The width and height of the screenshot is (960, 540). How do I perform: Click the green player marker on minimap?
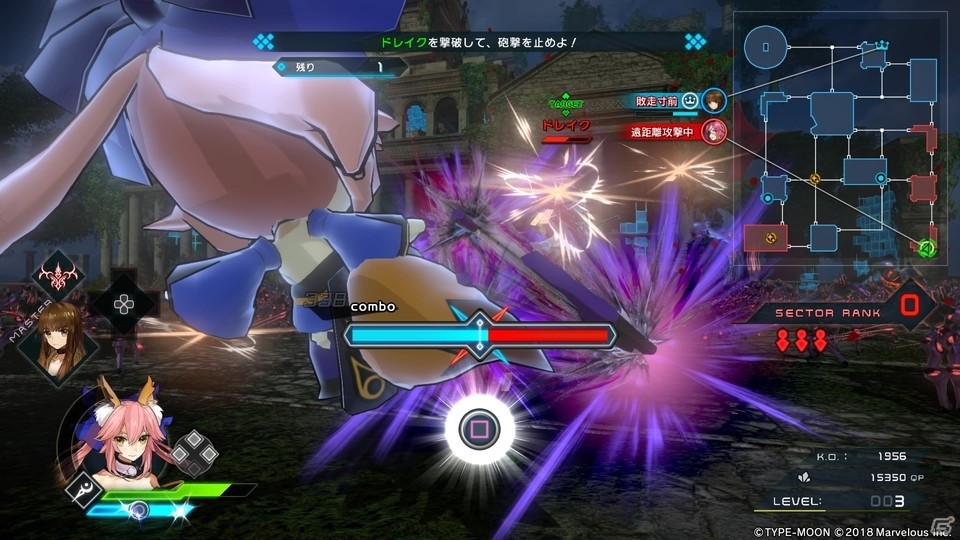926,247
